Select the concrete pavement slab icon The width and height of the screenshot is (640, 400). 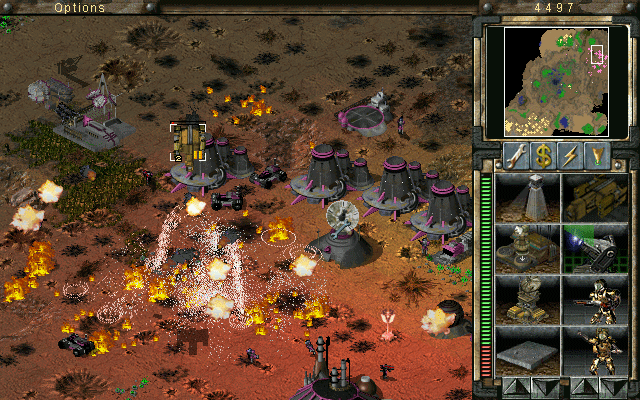527,350
